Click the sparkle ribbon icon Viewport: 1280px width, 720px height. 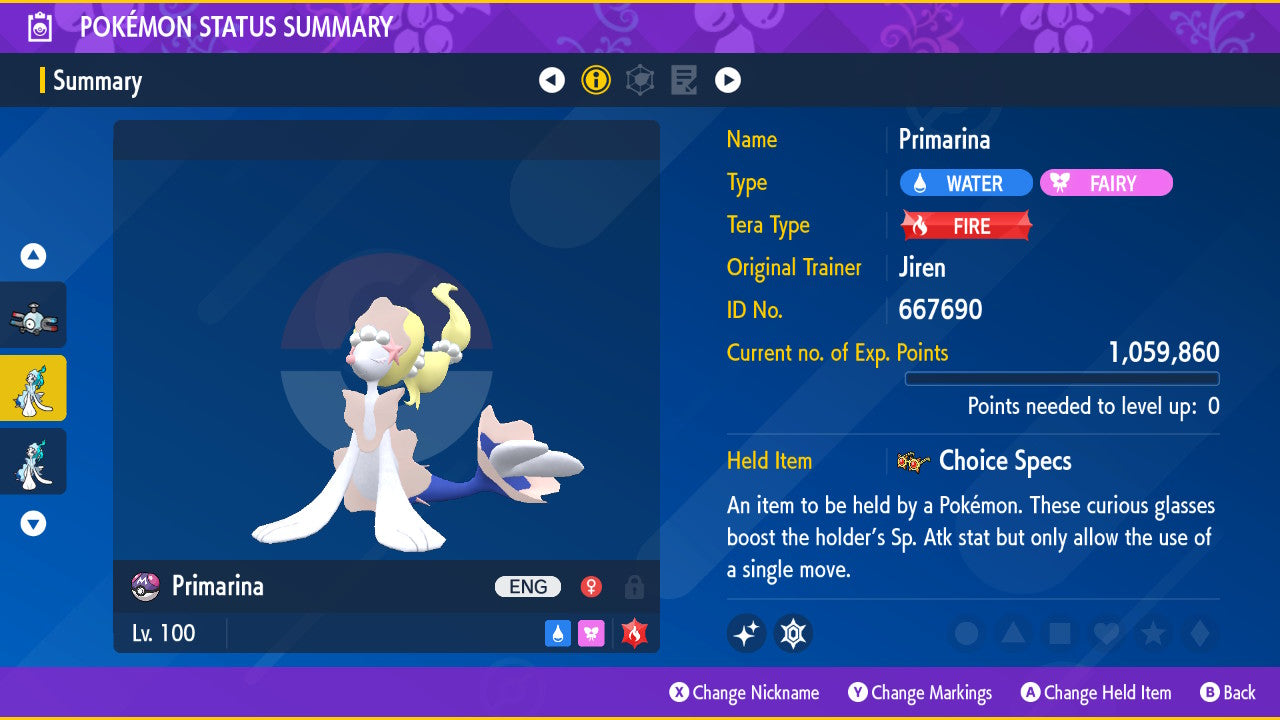tap(746, 633)
